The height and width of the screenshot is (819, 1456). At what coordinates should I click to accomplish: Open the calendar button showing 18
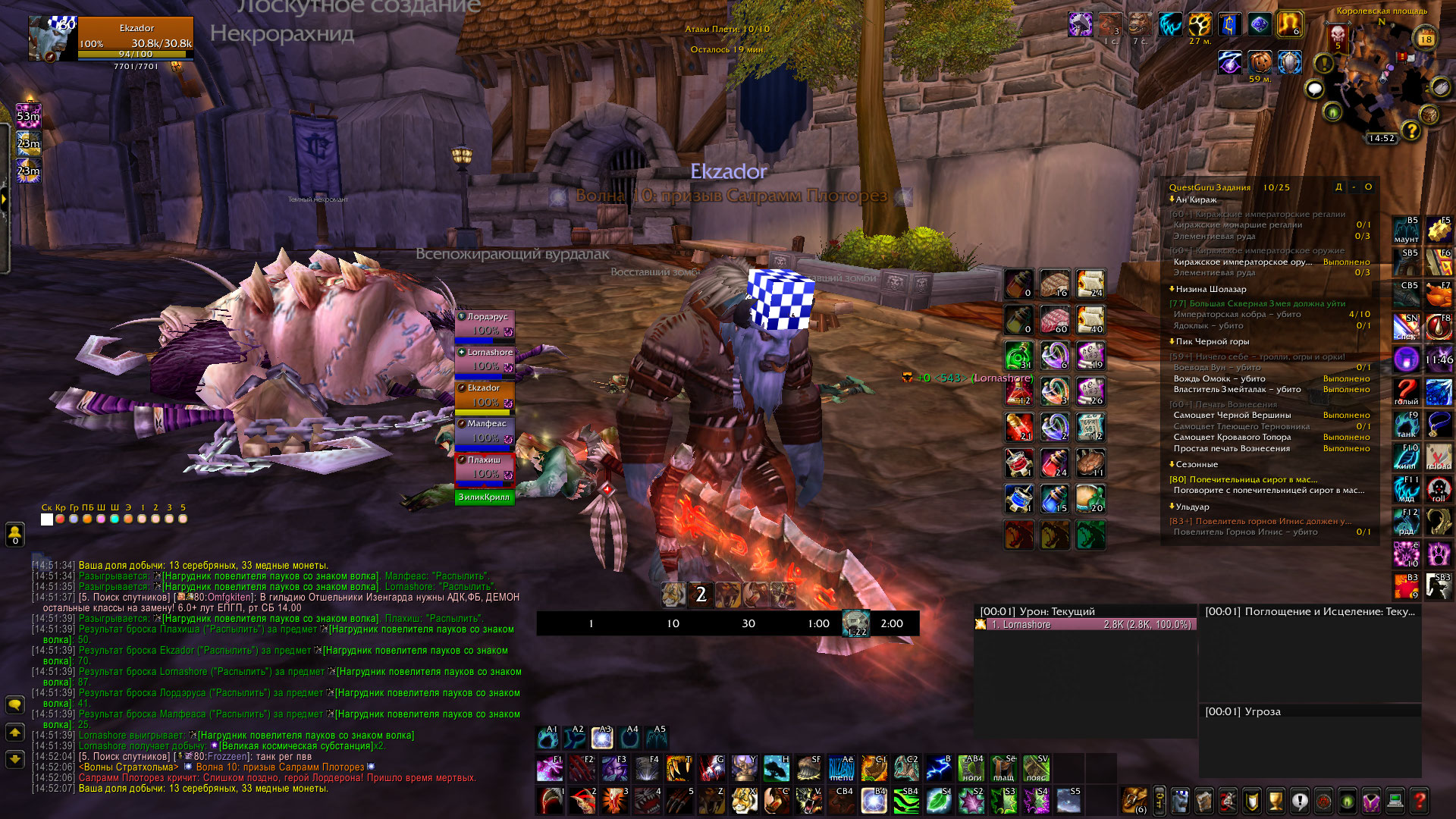coord(1426,39)
